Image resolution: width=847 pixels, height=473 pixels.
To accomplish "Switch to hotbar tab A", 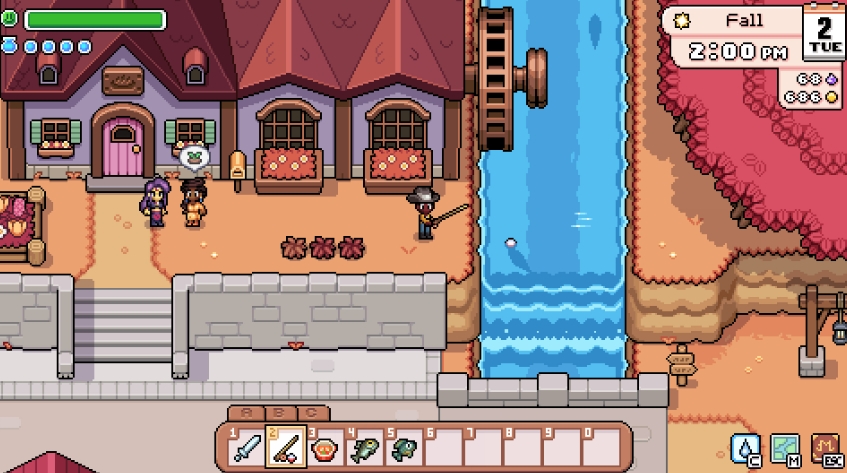I will point(246,413).
